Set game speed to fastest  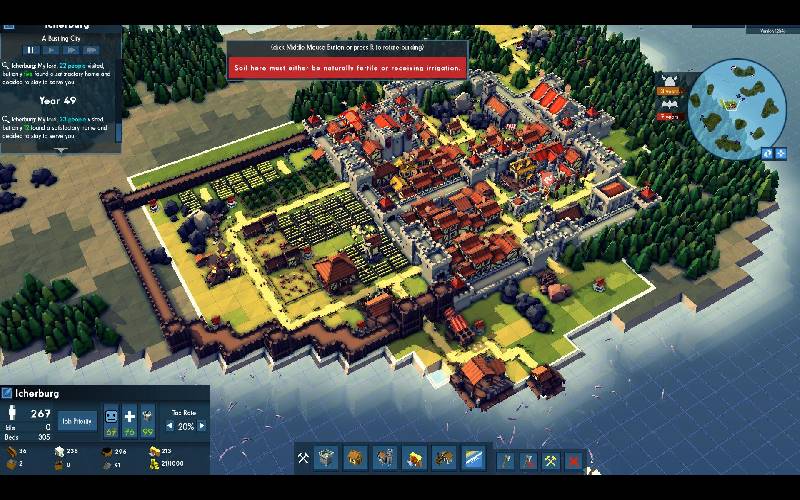pyautogui.click(x=92, y=49)
